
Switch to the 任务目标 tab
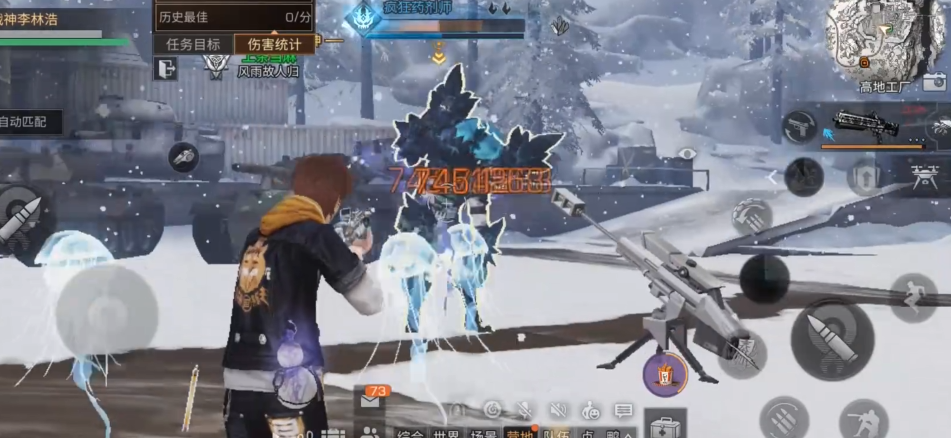193,44
